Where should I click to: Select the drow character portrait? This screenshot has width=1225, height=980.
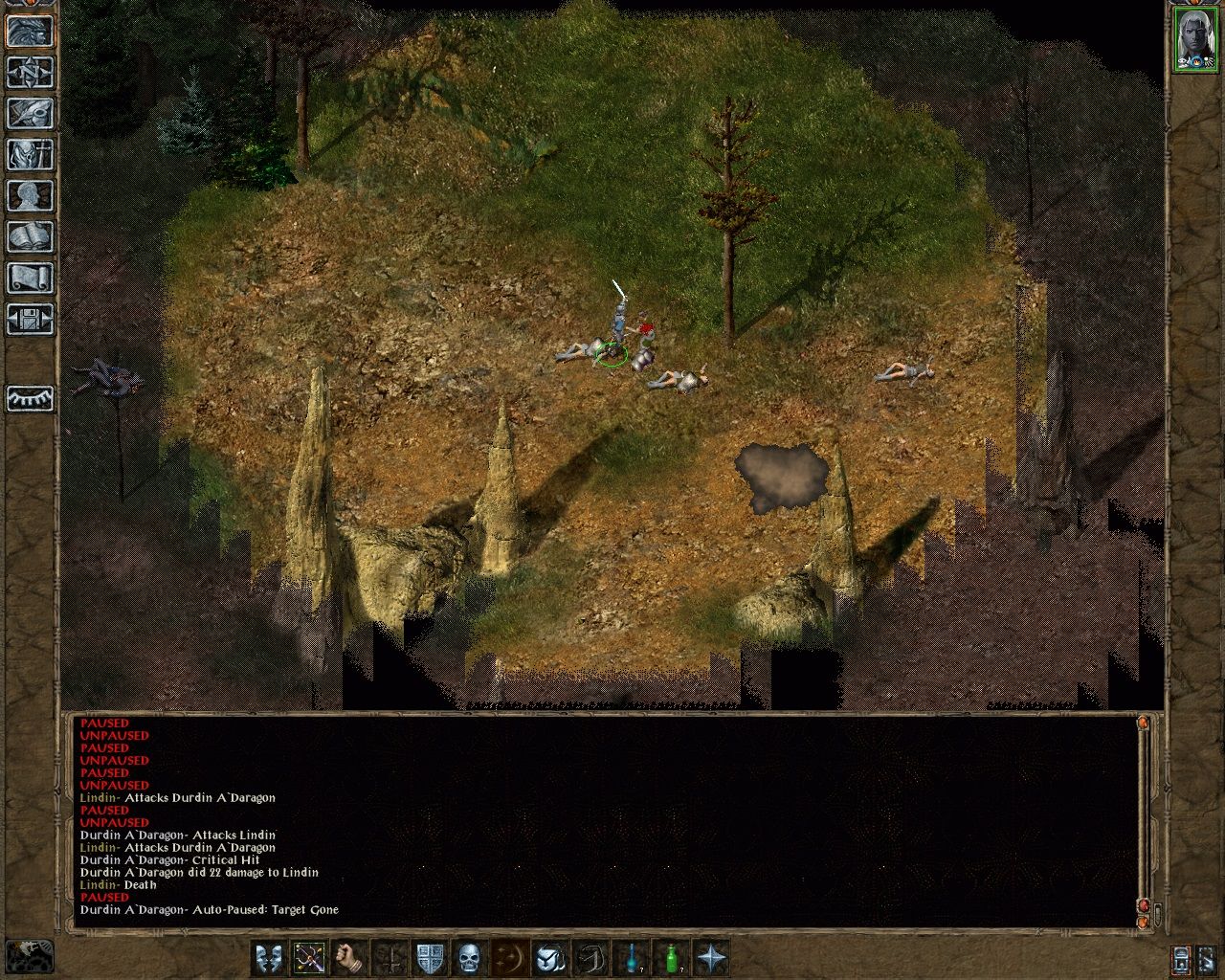pyautogui.click(x=1193, y=40)
